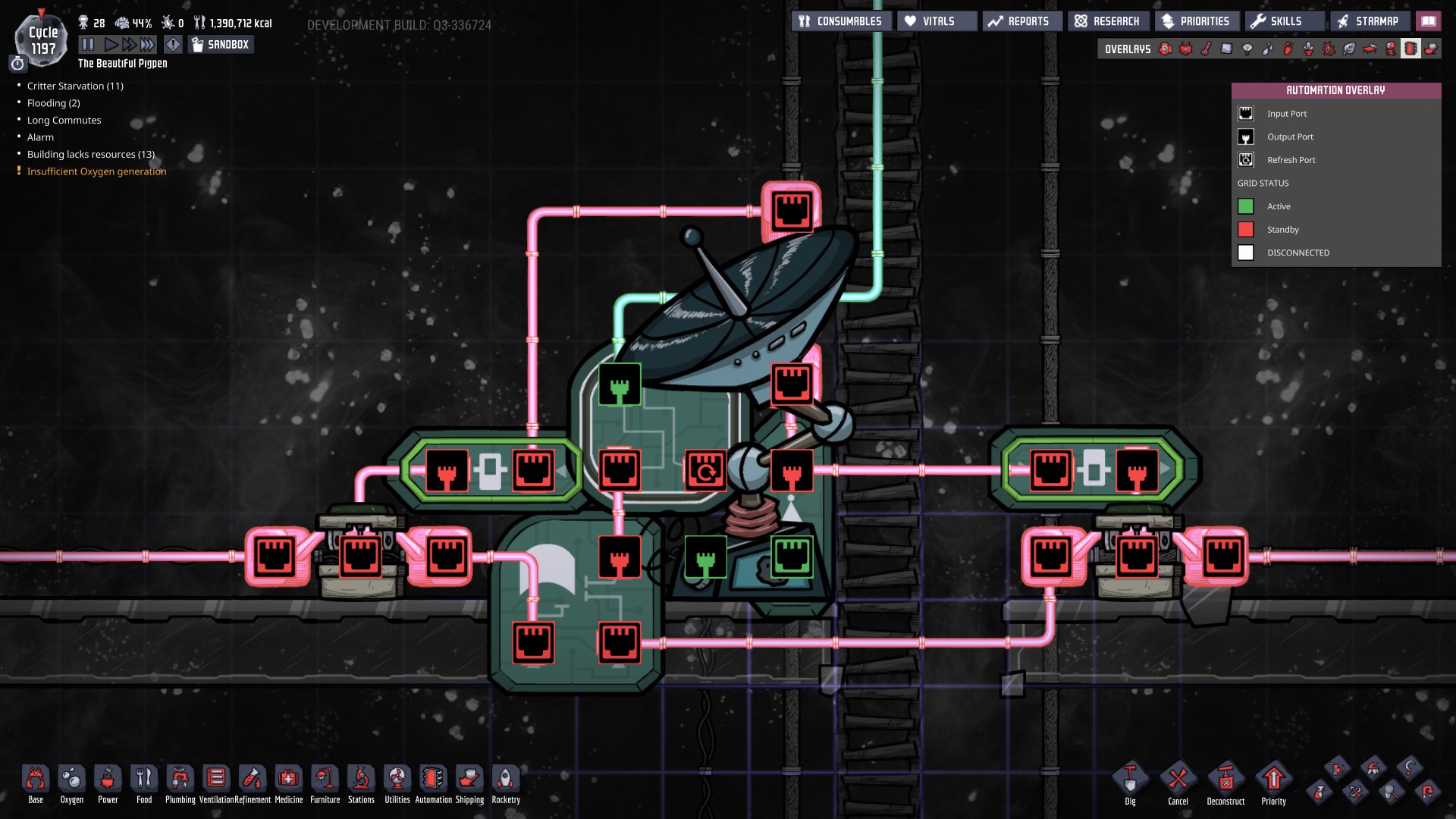Expand the Building lacks resources alert
The height and width of the screenshot is (819, 1456).
point(90,154)
